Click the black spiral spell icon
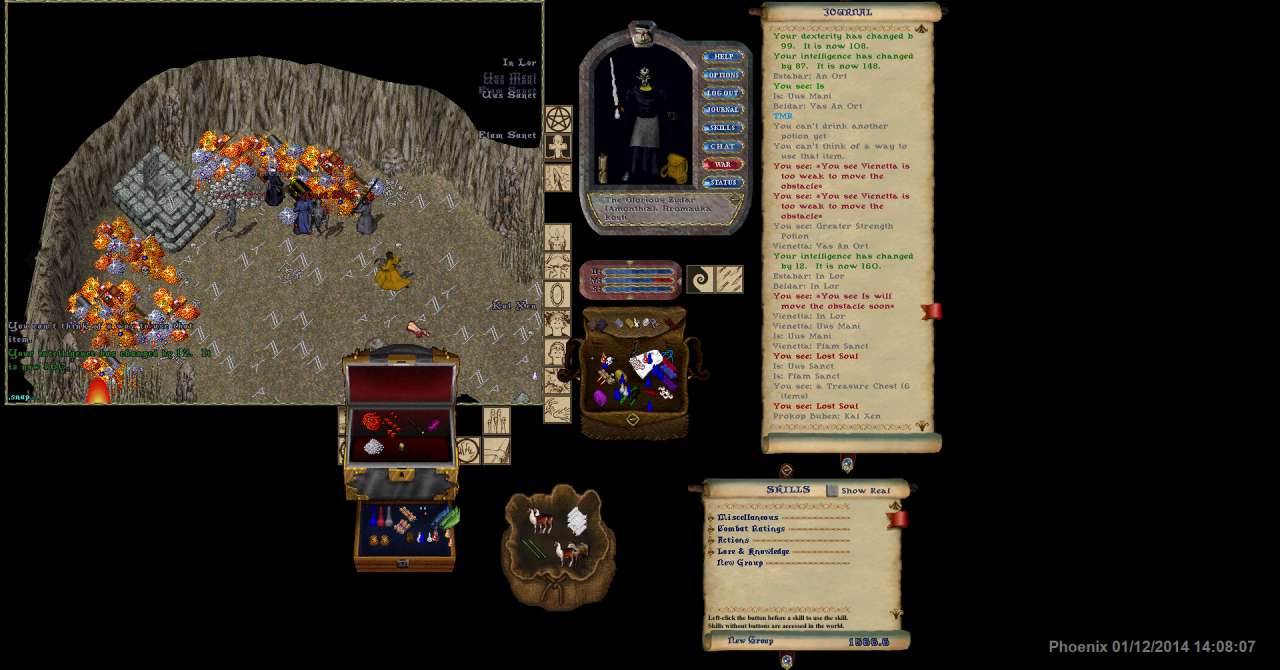 pyautogui.click(x=700, y=279)
